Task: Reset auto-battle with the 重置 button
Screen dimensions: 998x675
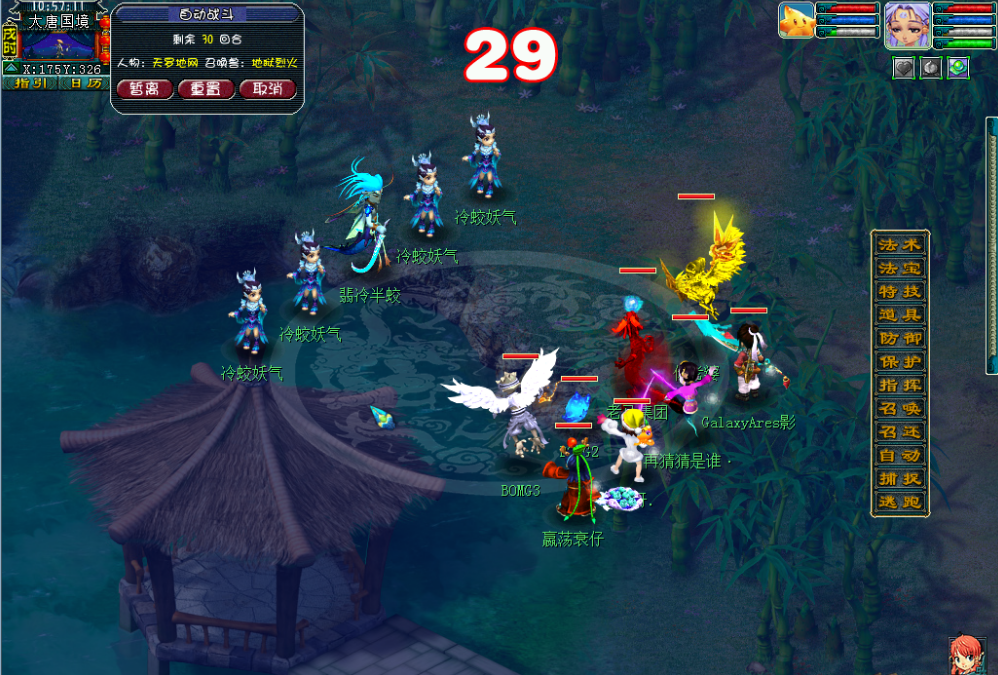Action: click(x=206, y=89)
